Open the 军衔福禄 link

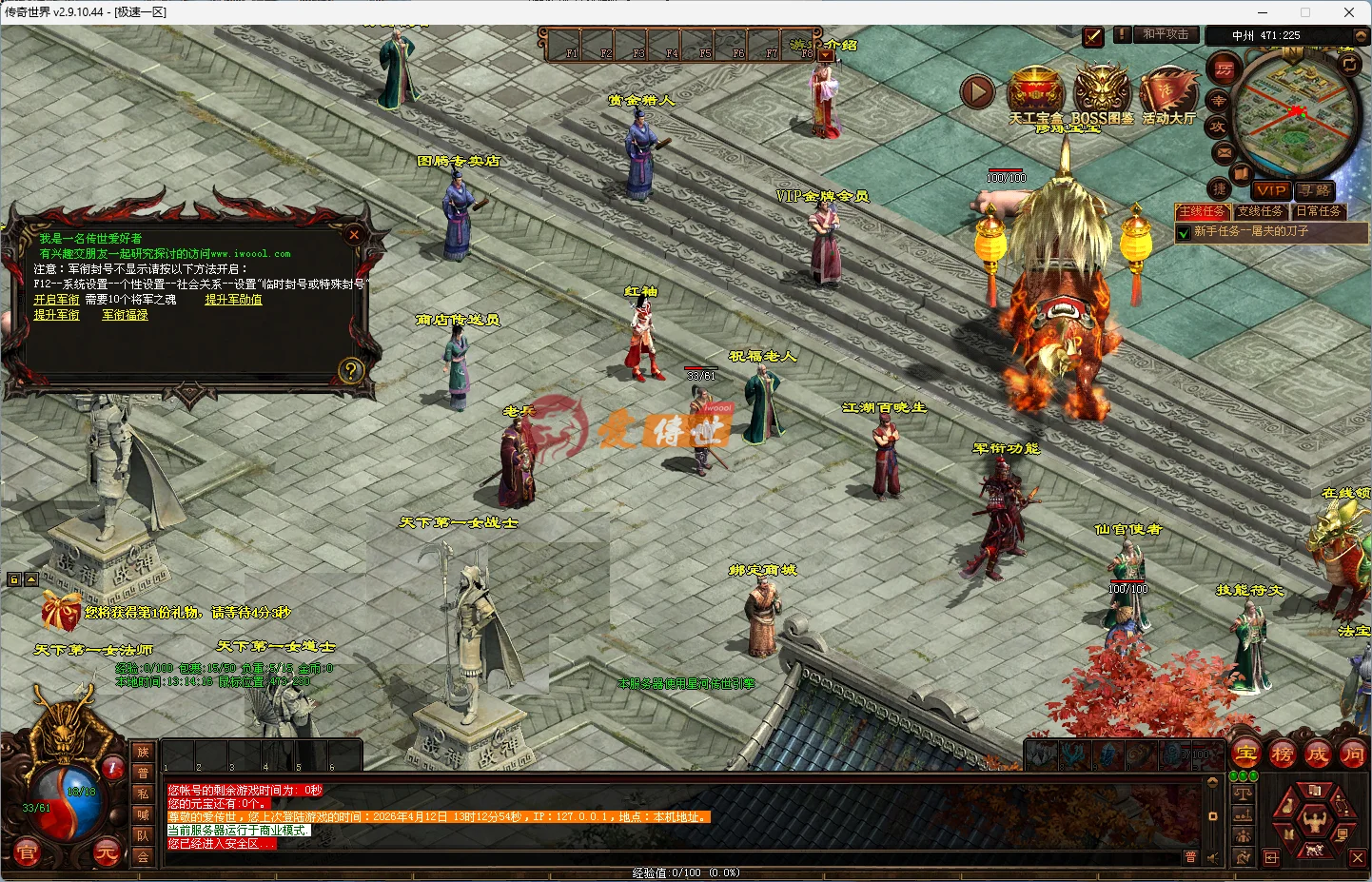[125, 315]
